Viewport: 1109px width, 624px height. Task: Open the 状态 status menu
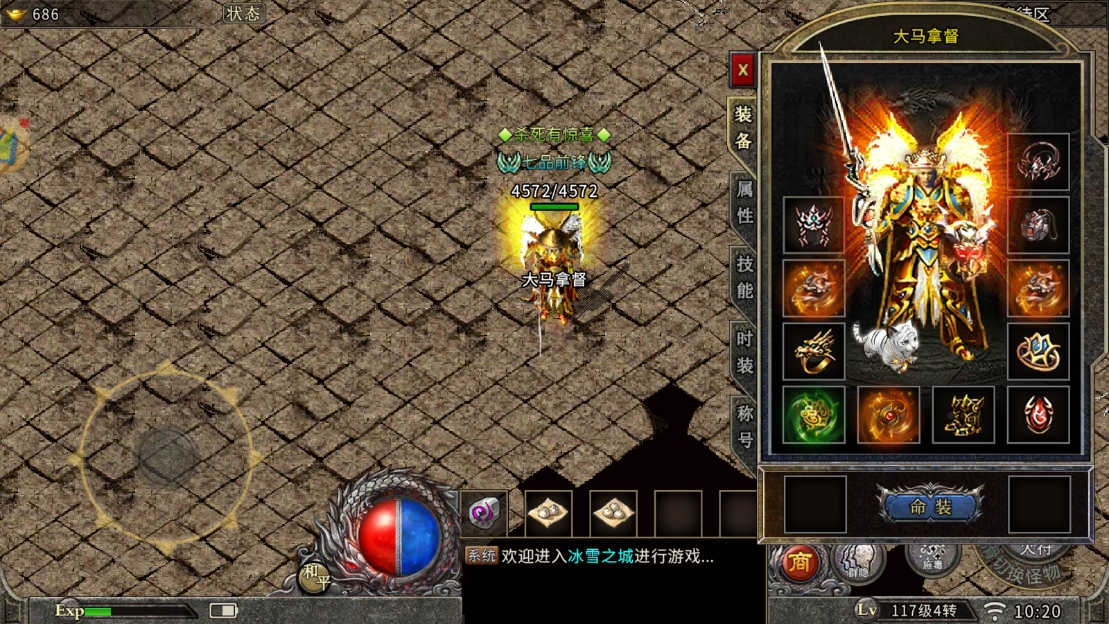[x=243, y=14]
